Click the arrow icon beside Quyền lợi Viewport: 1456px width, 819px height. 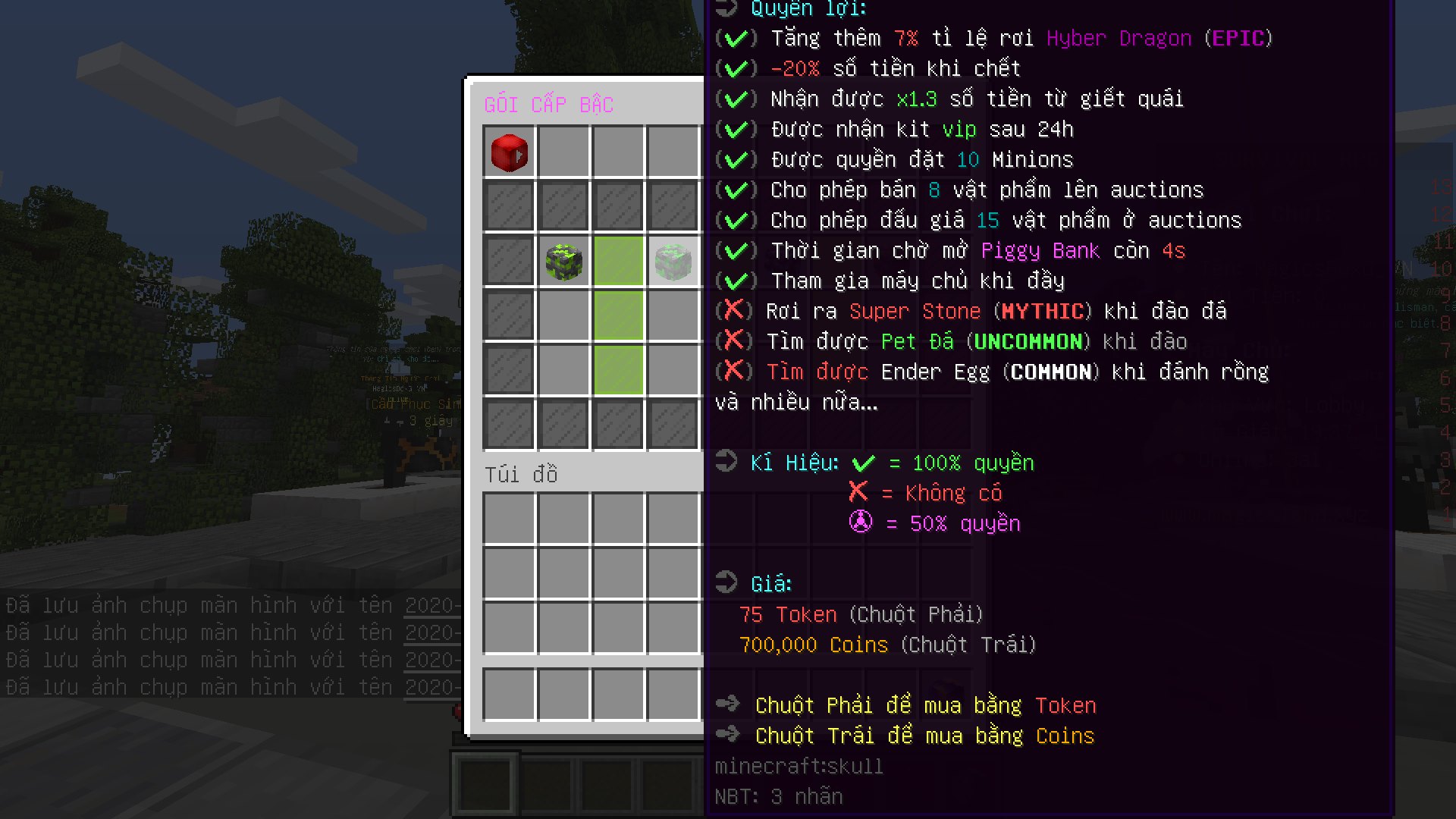727,9
